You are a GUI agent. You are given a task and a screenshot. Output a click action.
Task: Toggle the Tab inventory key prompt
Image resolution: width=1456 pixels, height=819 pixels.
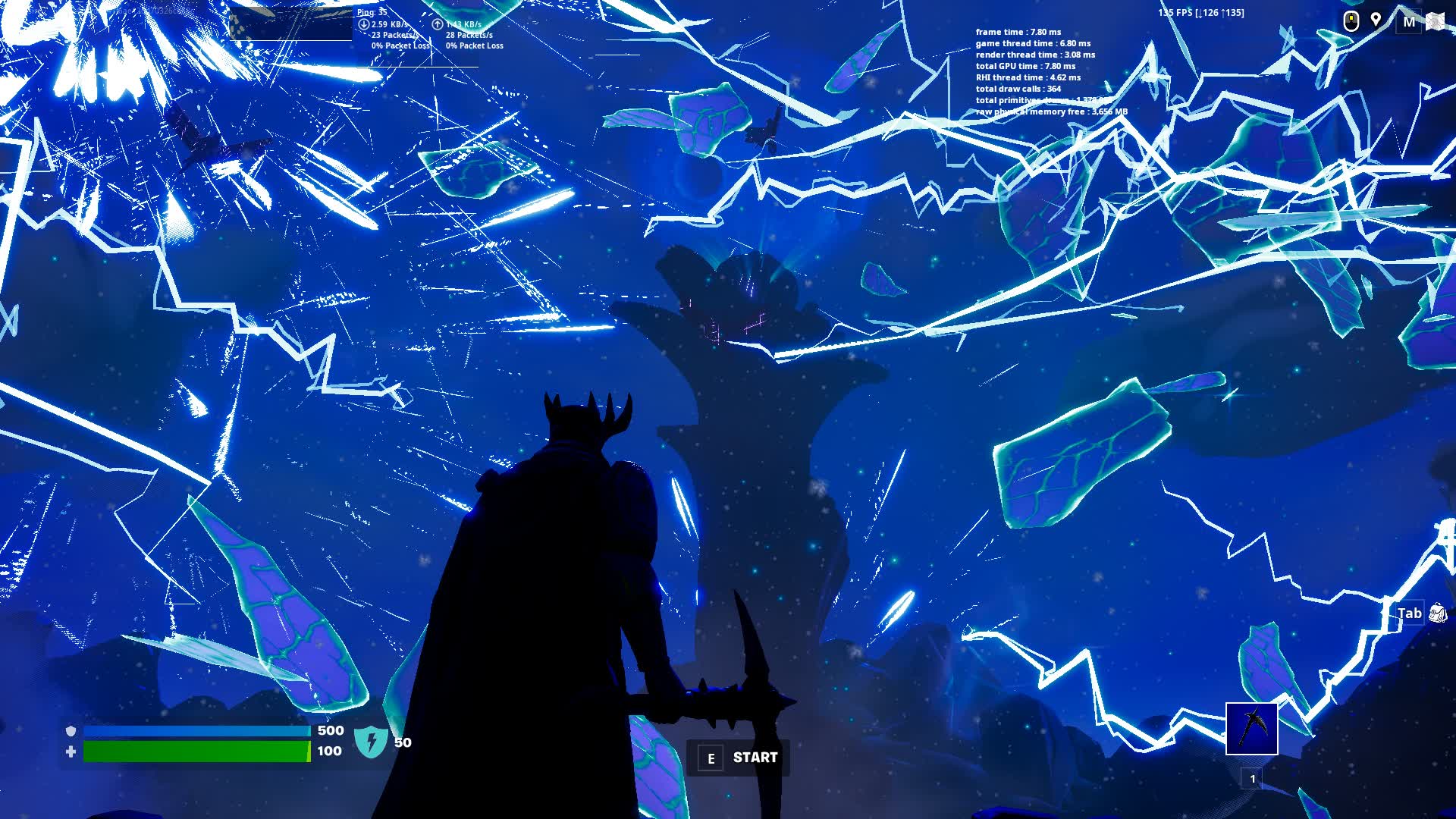[1409, 613]
